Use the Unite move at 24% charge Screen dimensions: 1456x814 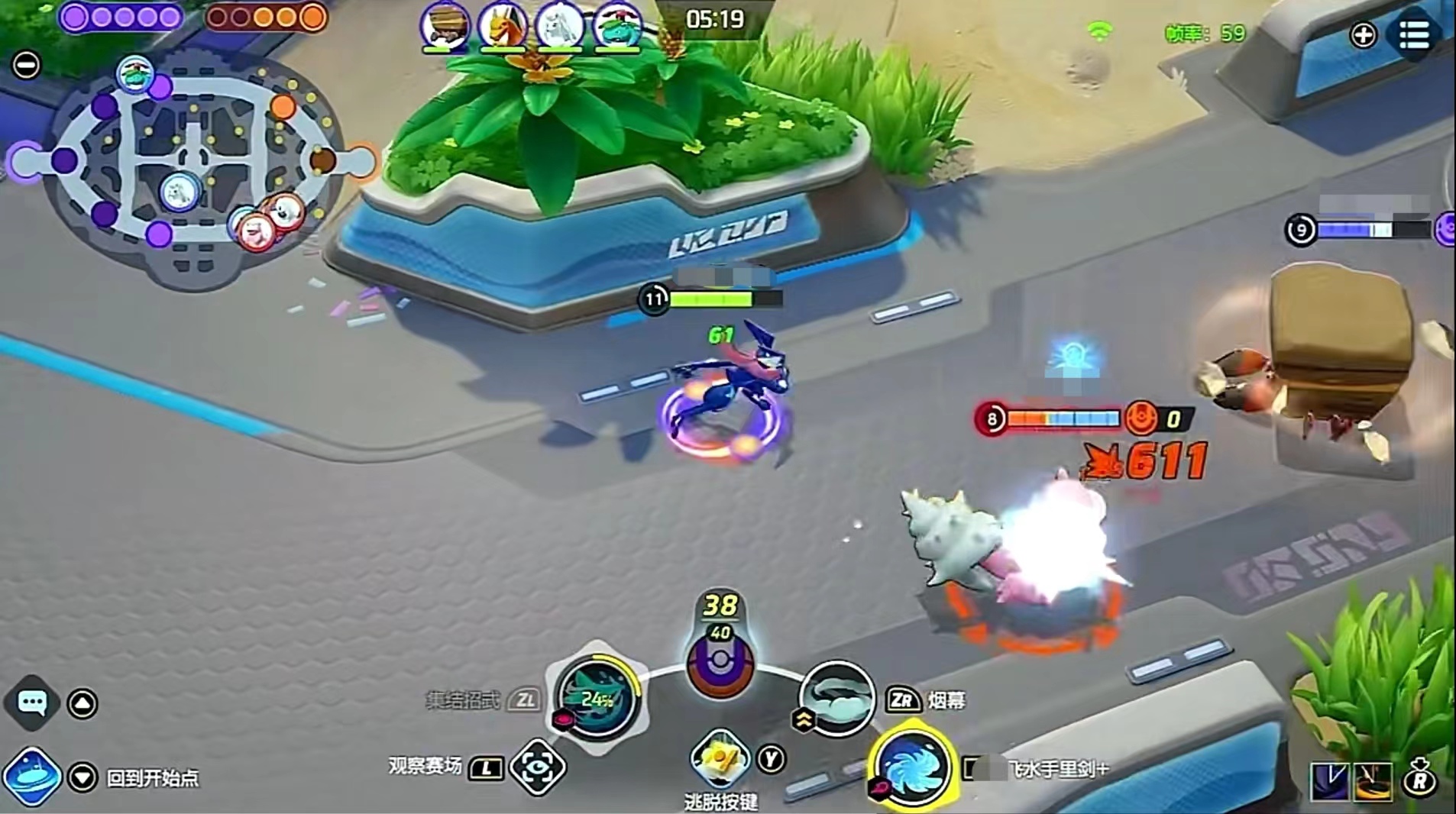pyautogui.click(x=597, y=698)
